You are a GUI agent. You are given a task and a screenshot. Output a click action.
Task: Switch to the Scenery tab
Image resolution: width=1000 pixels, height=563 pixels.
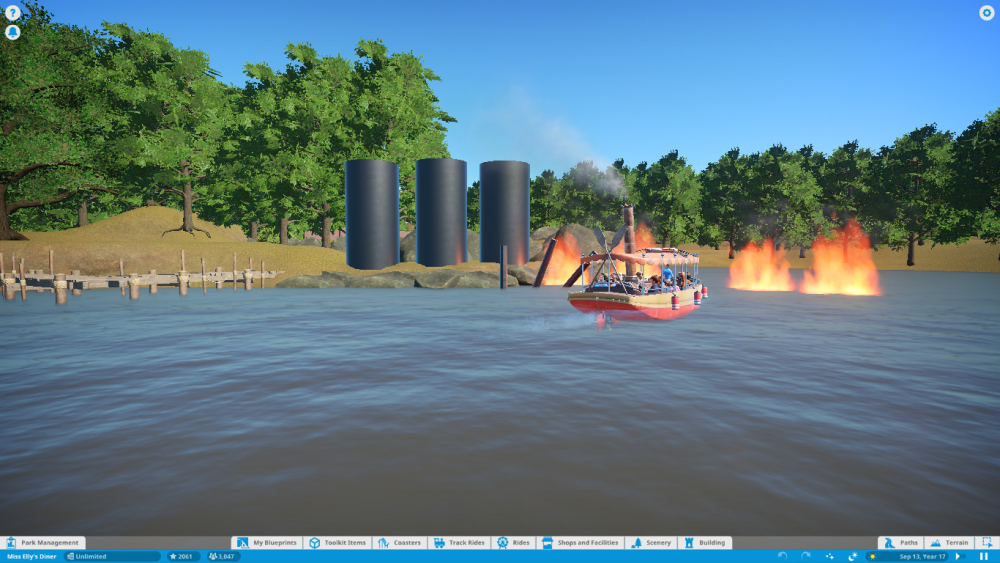[x=650, y=543]
